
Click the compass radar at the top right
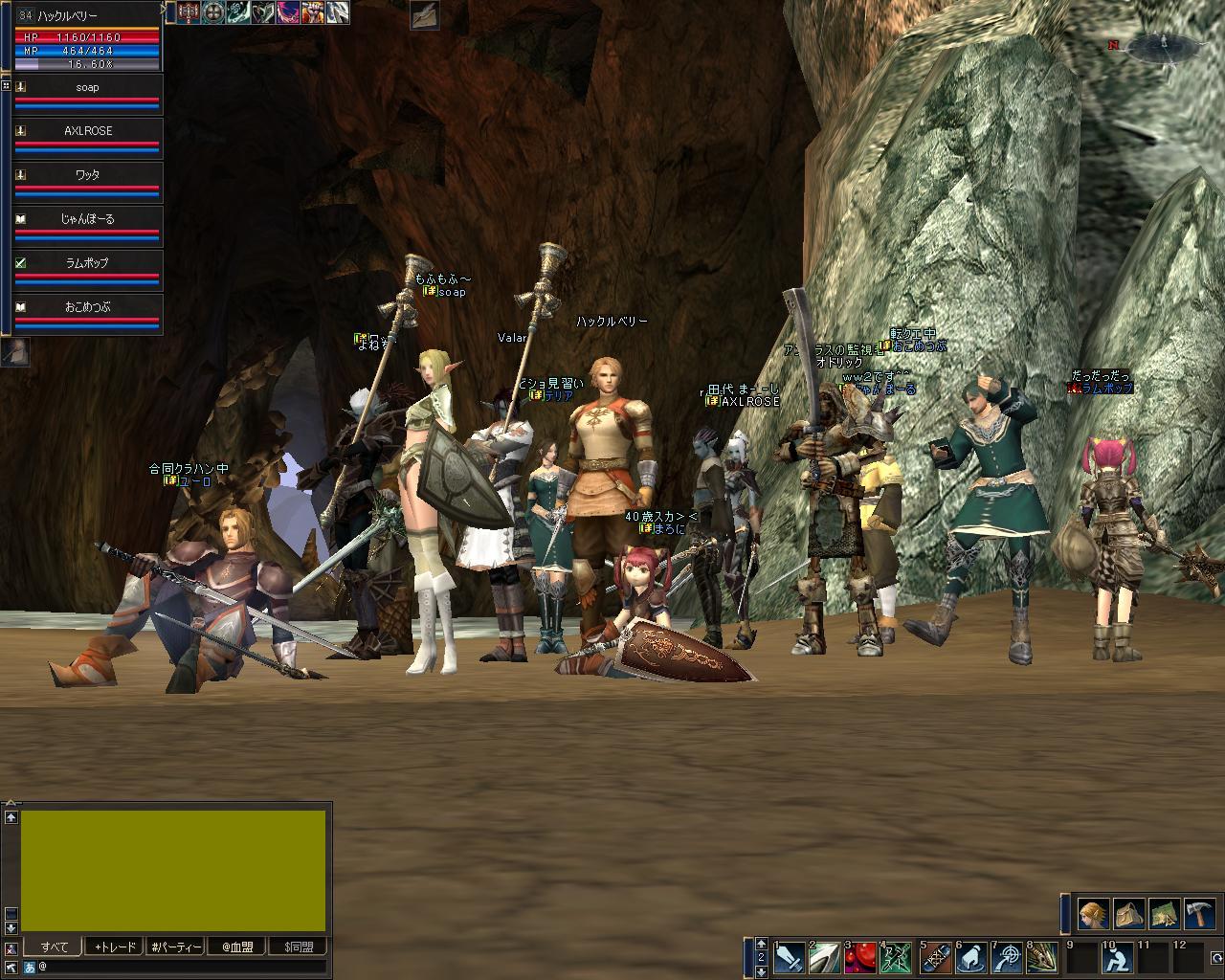[x=1164, y=44]
